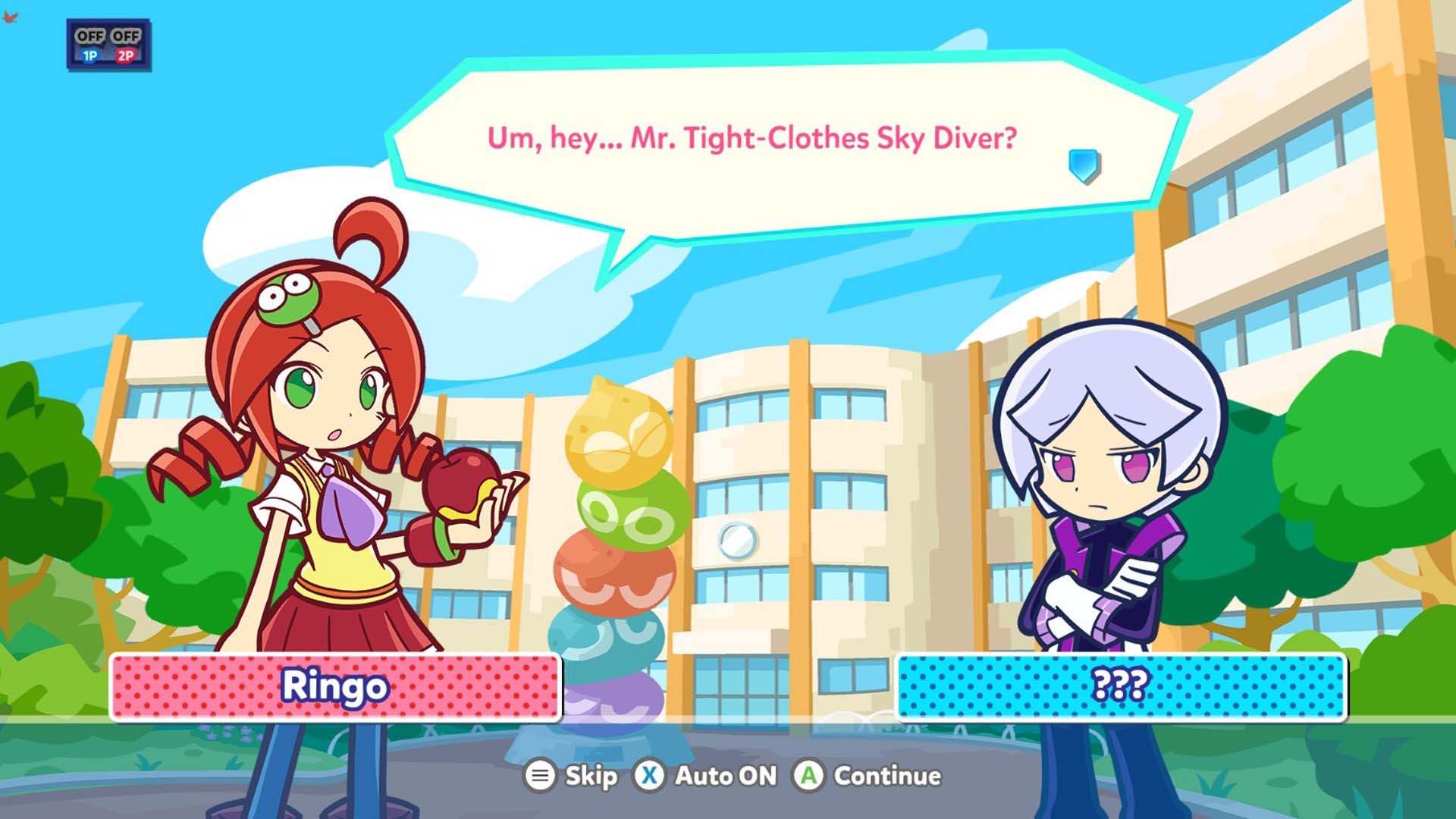Toggle the 2P voice setting marked OFF
1456x819 pixels.
[x=126, y=34]
